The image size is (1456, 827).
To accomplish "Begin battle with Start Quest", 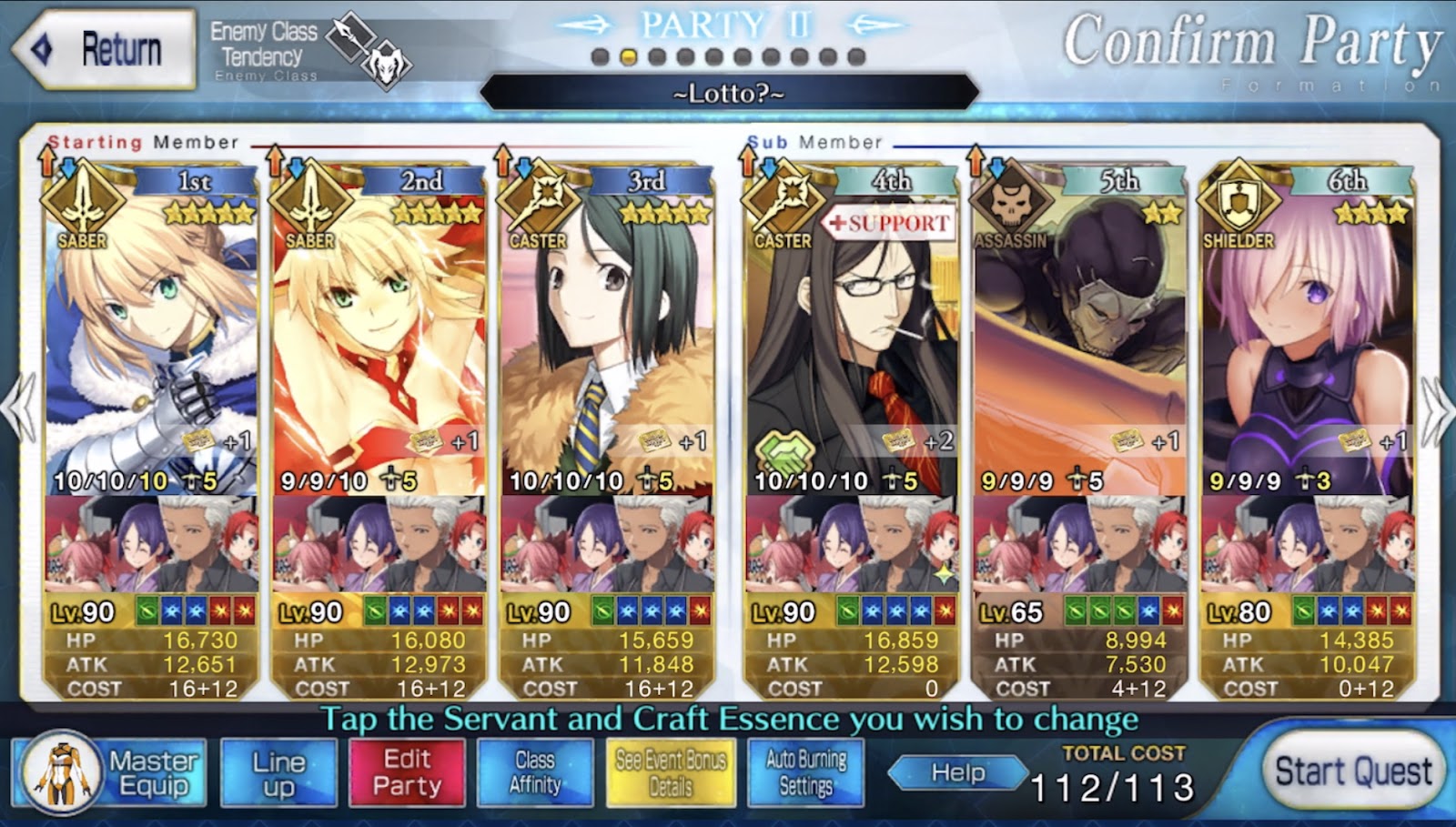I will point(1352,772).
